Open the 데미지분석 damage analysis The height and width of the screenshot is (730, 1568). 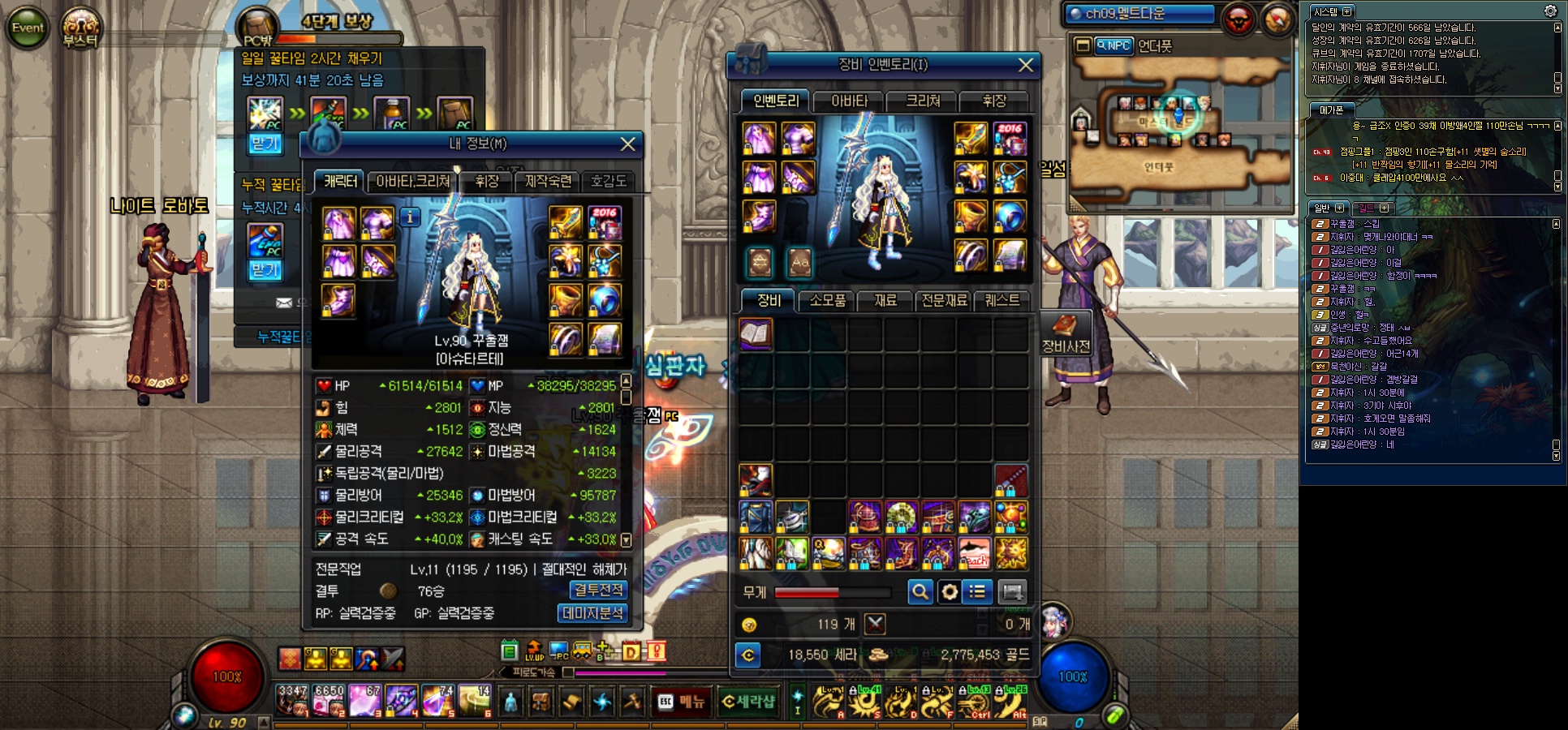point(592,613)
